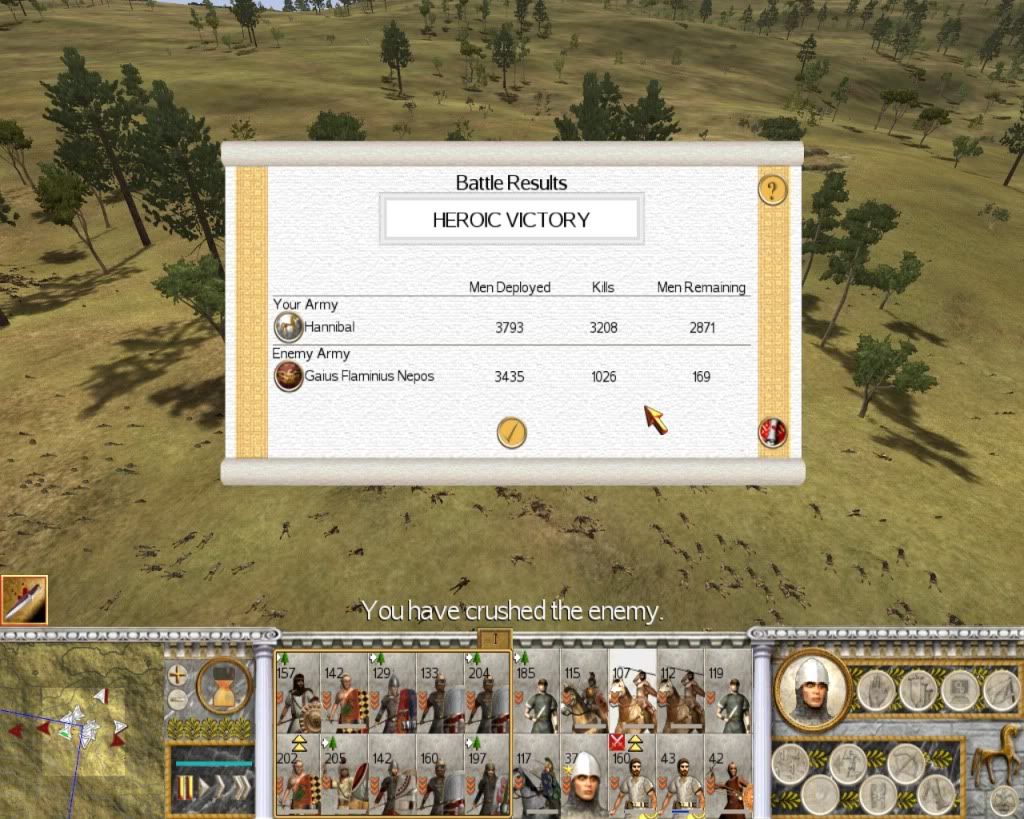Choose the 185-man unit card
Image resolution: width=1024 pixels, height=819 pixels.
pyautogui.click(x=536, y=692)
